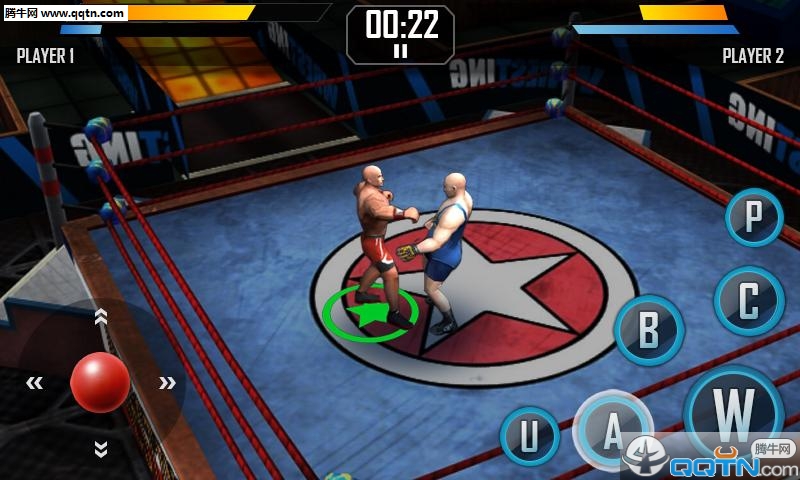Tap the joystick's down arrow
The width and height of the screenshot is (800, 480).
(x=100, y=448)
